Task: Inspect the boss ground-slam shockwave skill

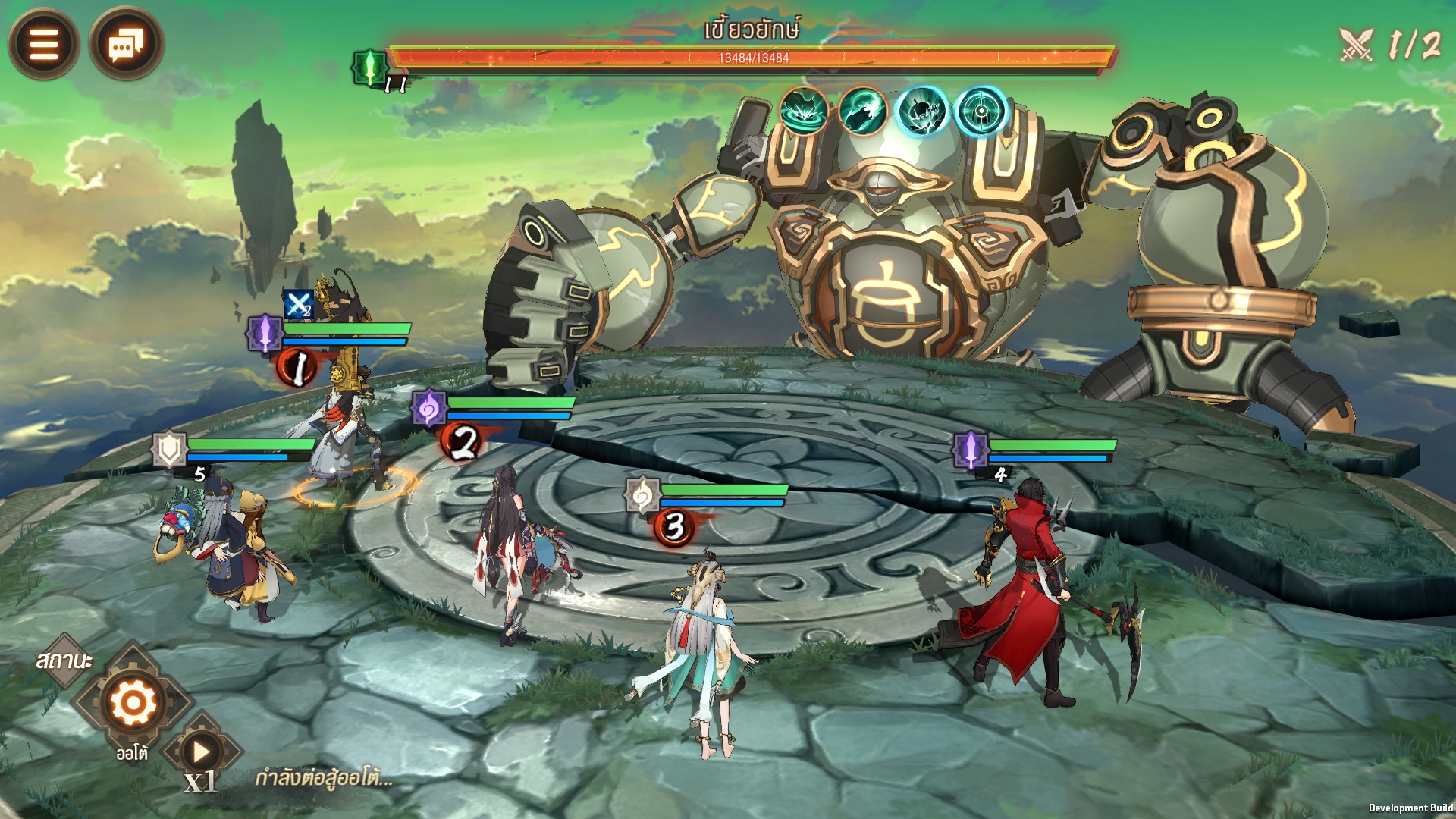Action: tap(803, 111)
